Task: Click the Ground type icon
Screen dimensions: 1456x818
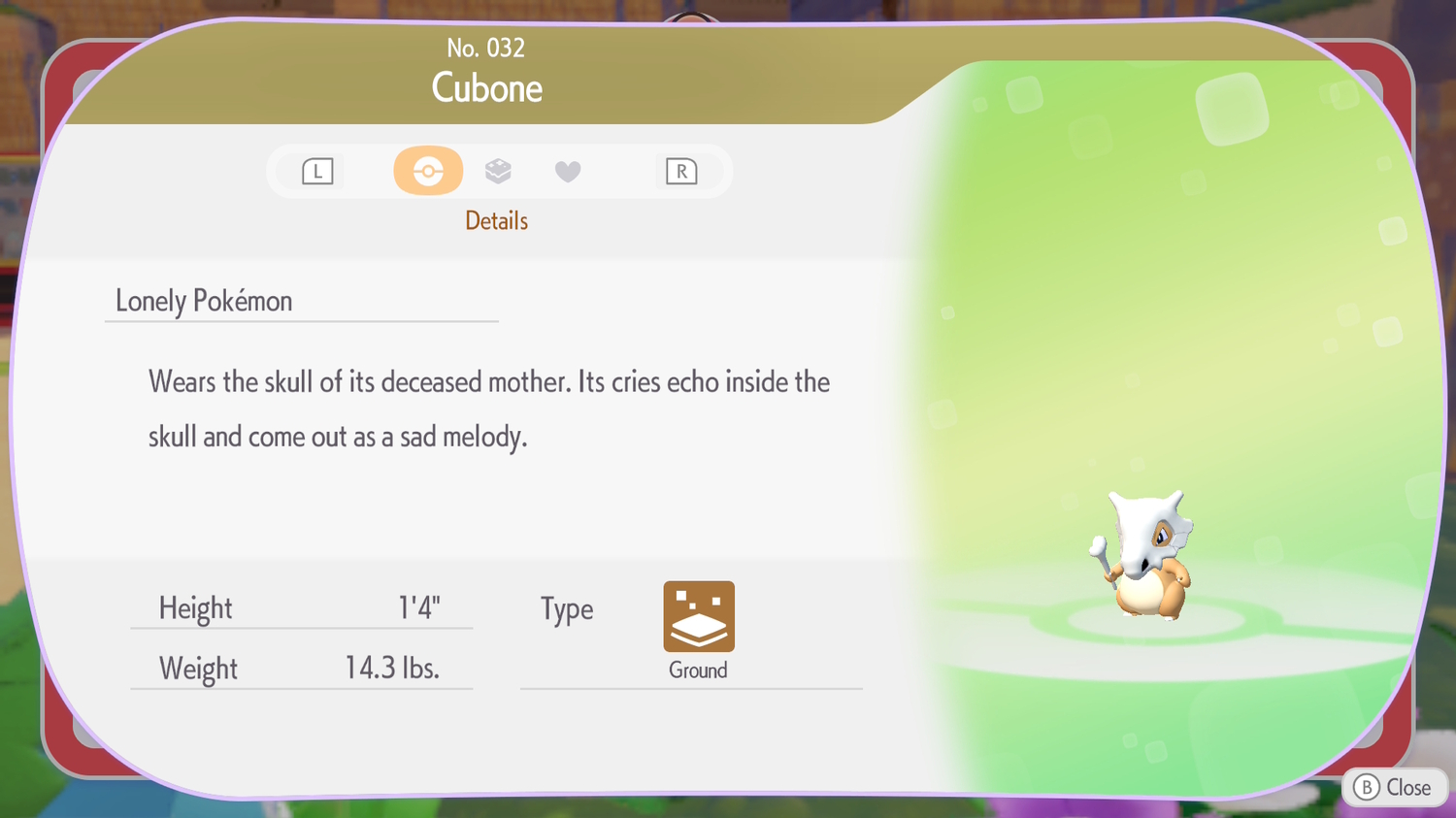Action: pos(699,617)
